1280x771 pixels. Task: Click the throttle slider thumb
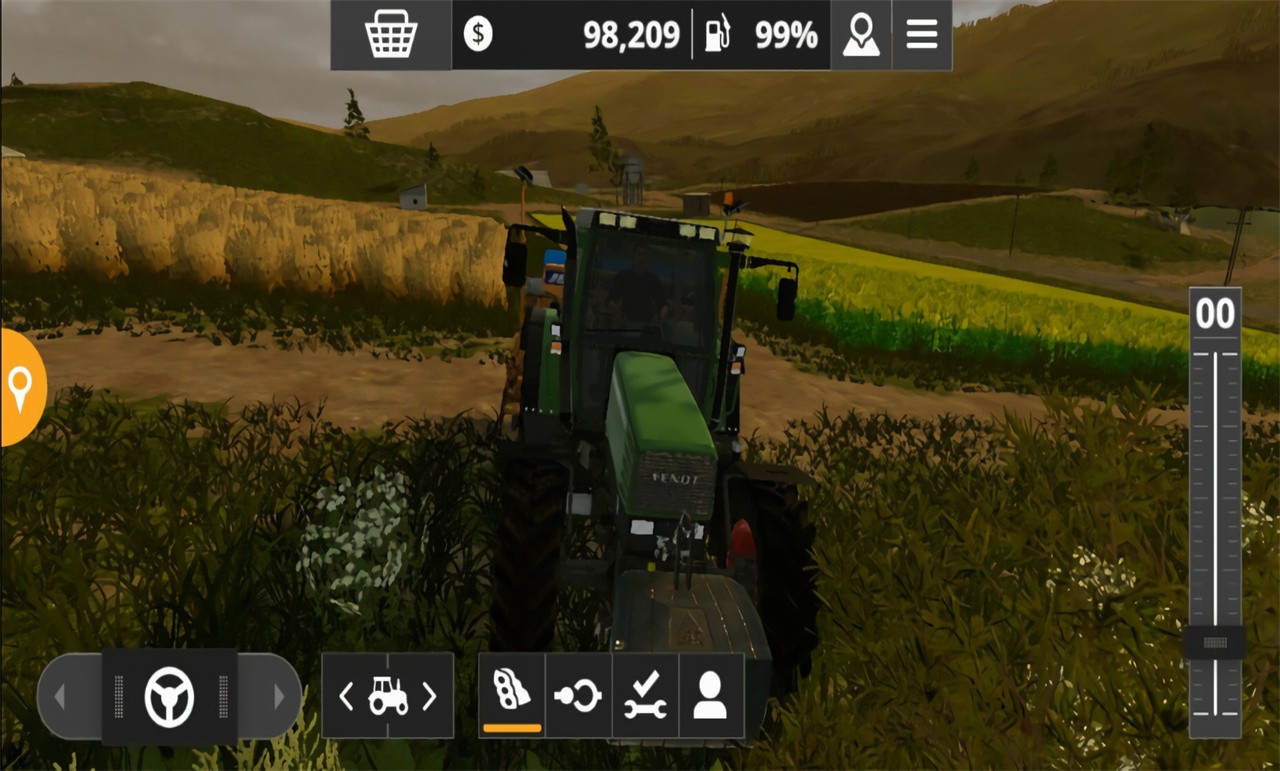pos(1213,640)
